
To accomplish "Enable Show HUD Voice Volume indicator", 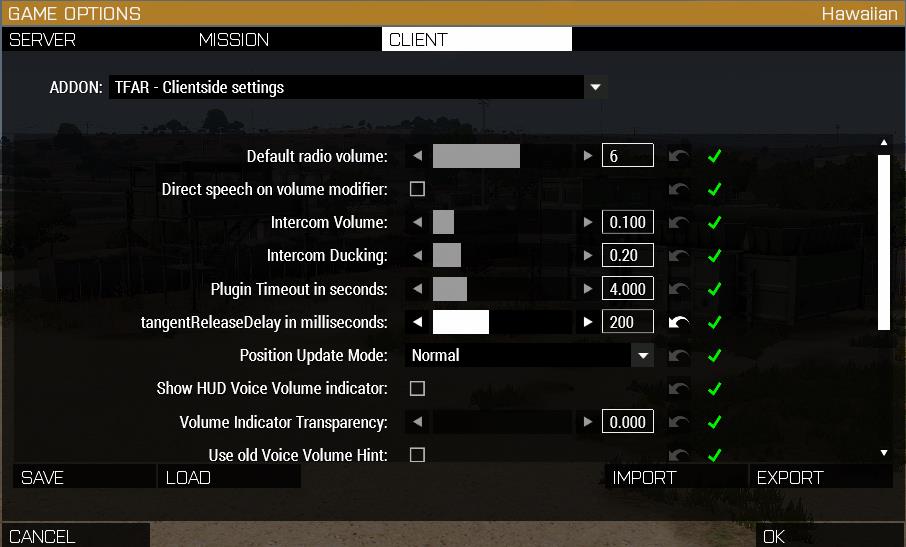I will point(418,388).
